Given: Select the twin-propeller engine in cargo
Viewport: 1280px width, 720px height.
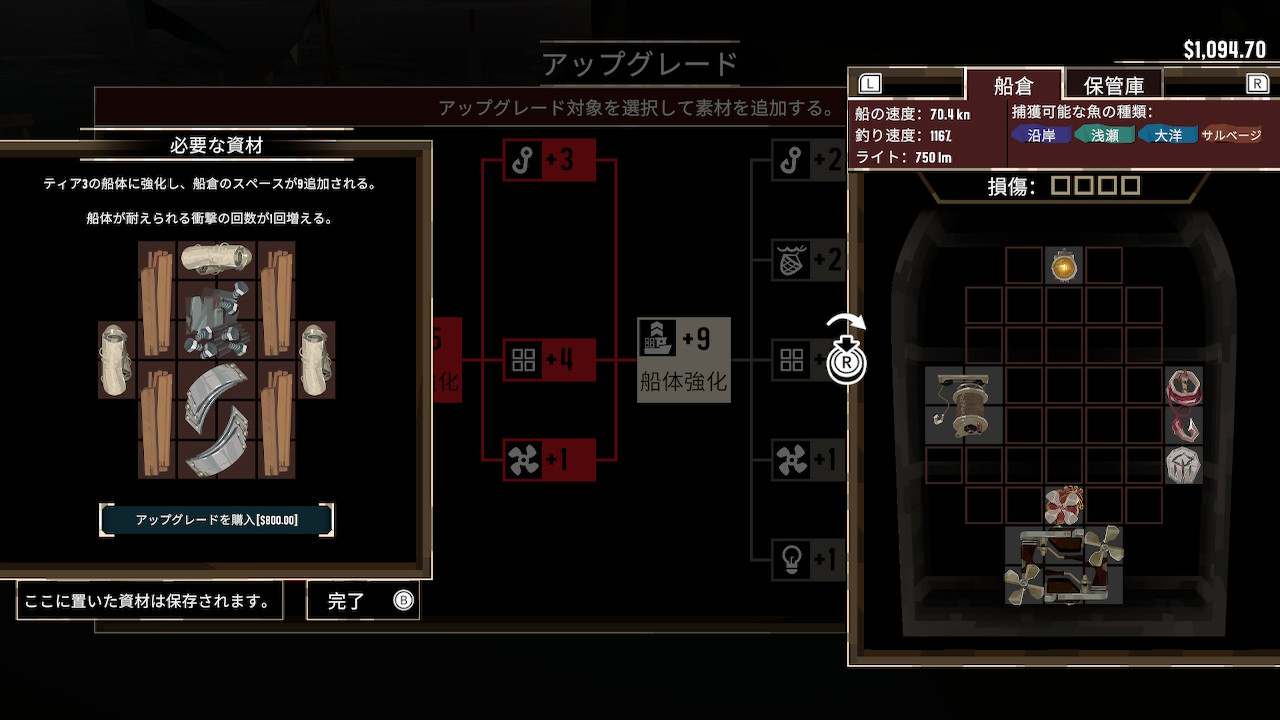Looking at the screenshot, I should pyautogui.click(x=1064, y=566).
